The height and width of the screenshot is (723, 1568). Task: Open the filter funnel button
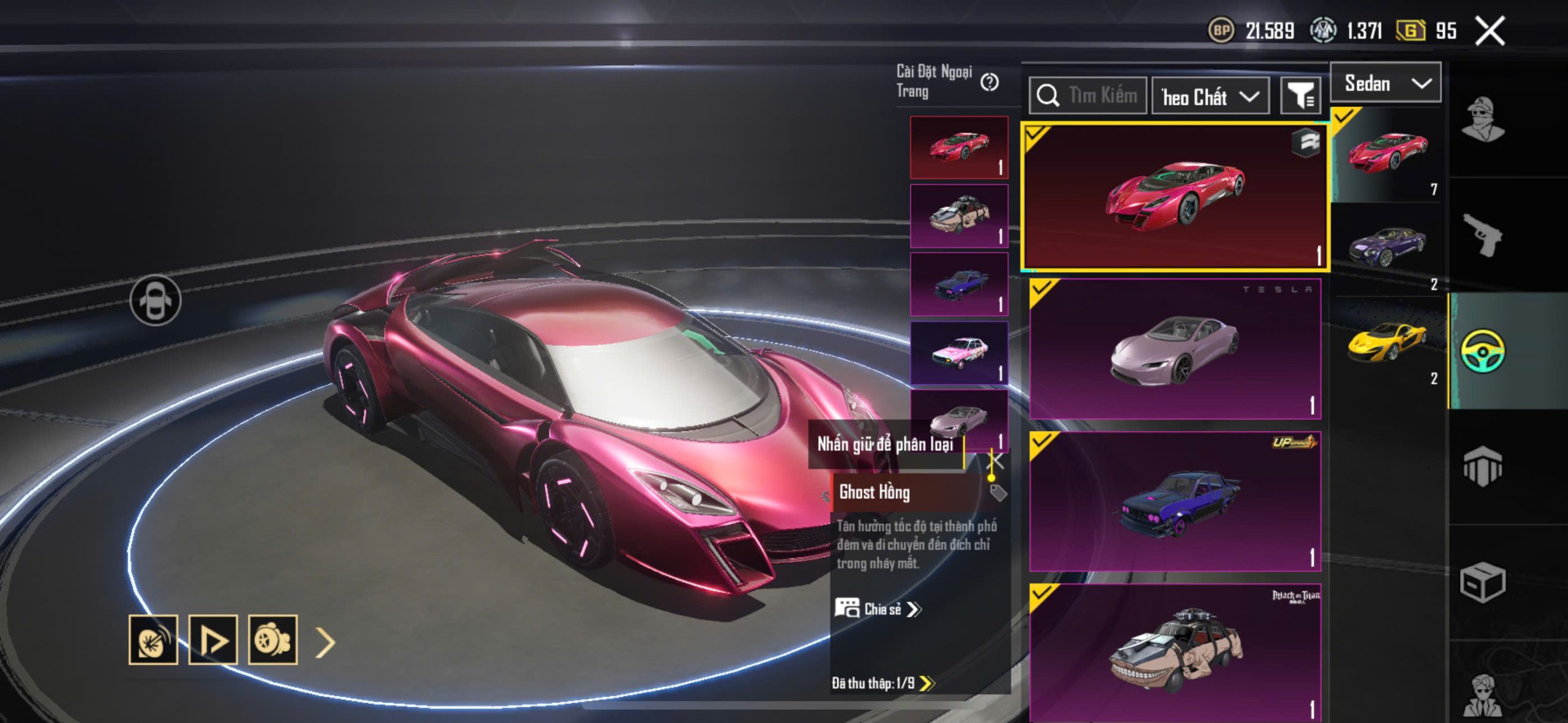(x=1300, y=96)
